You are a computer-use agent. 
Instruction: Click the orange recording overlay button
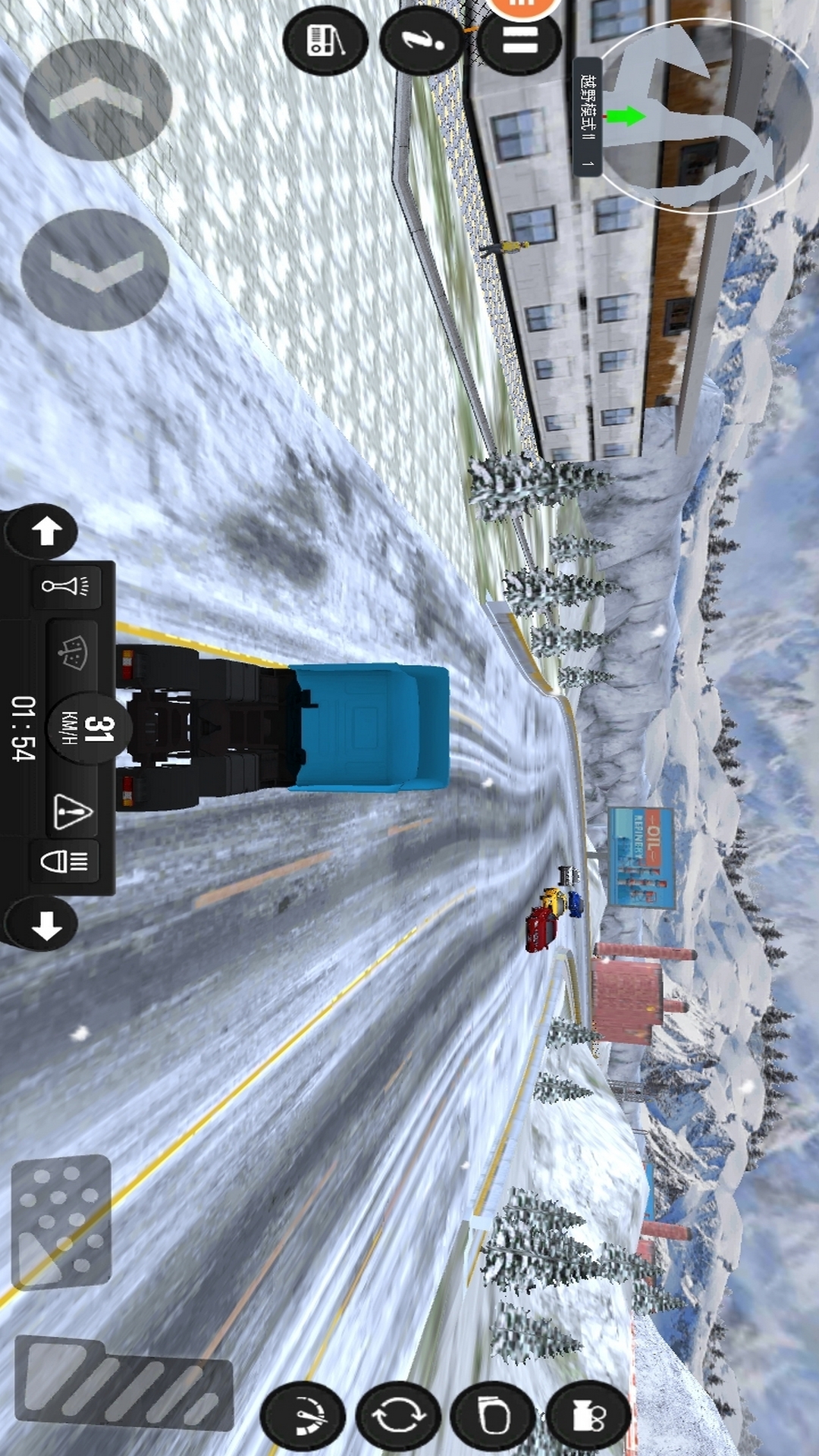click(523, 6)
